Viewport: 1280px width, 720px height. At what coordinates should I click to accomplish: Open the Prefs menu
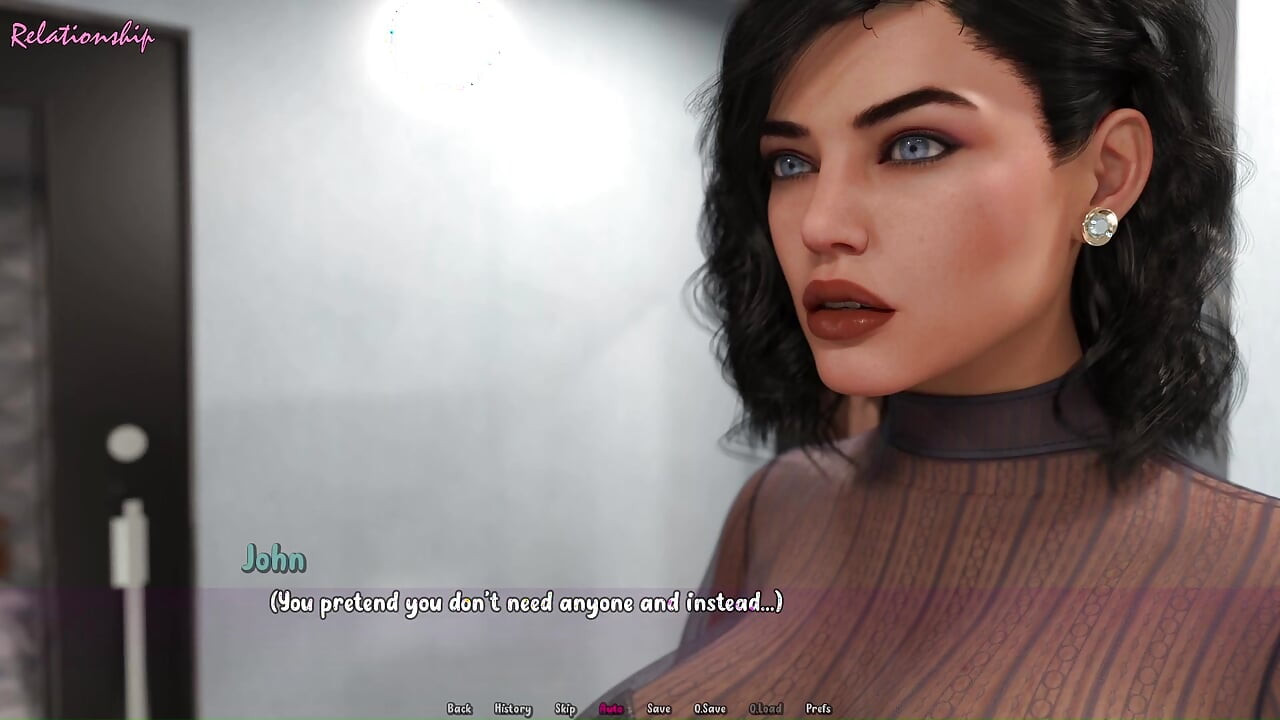point(818,709)
